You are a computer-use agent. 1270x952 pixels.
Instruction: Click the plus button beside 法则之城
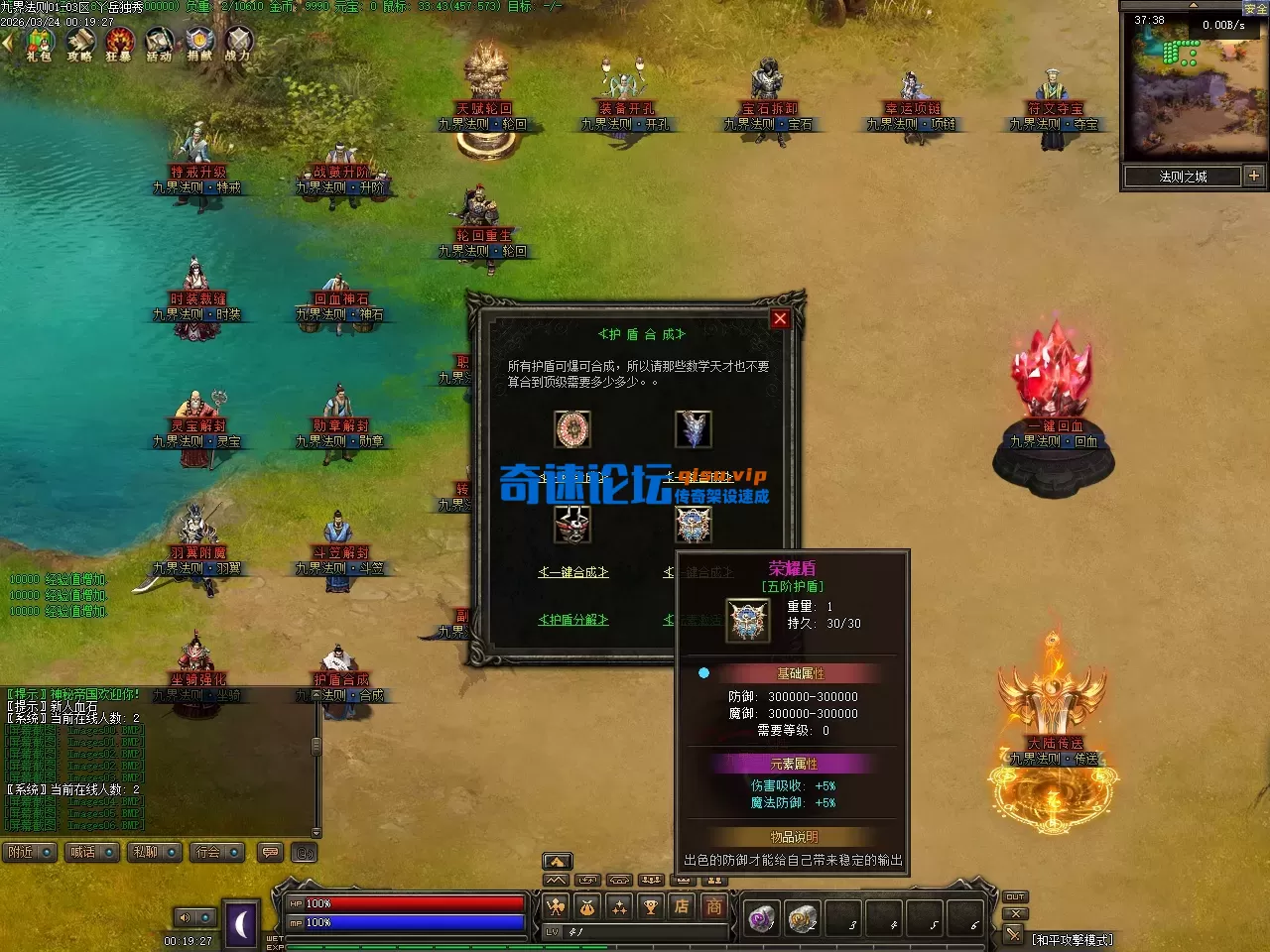1254,177
